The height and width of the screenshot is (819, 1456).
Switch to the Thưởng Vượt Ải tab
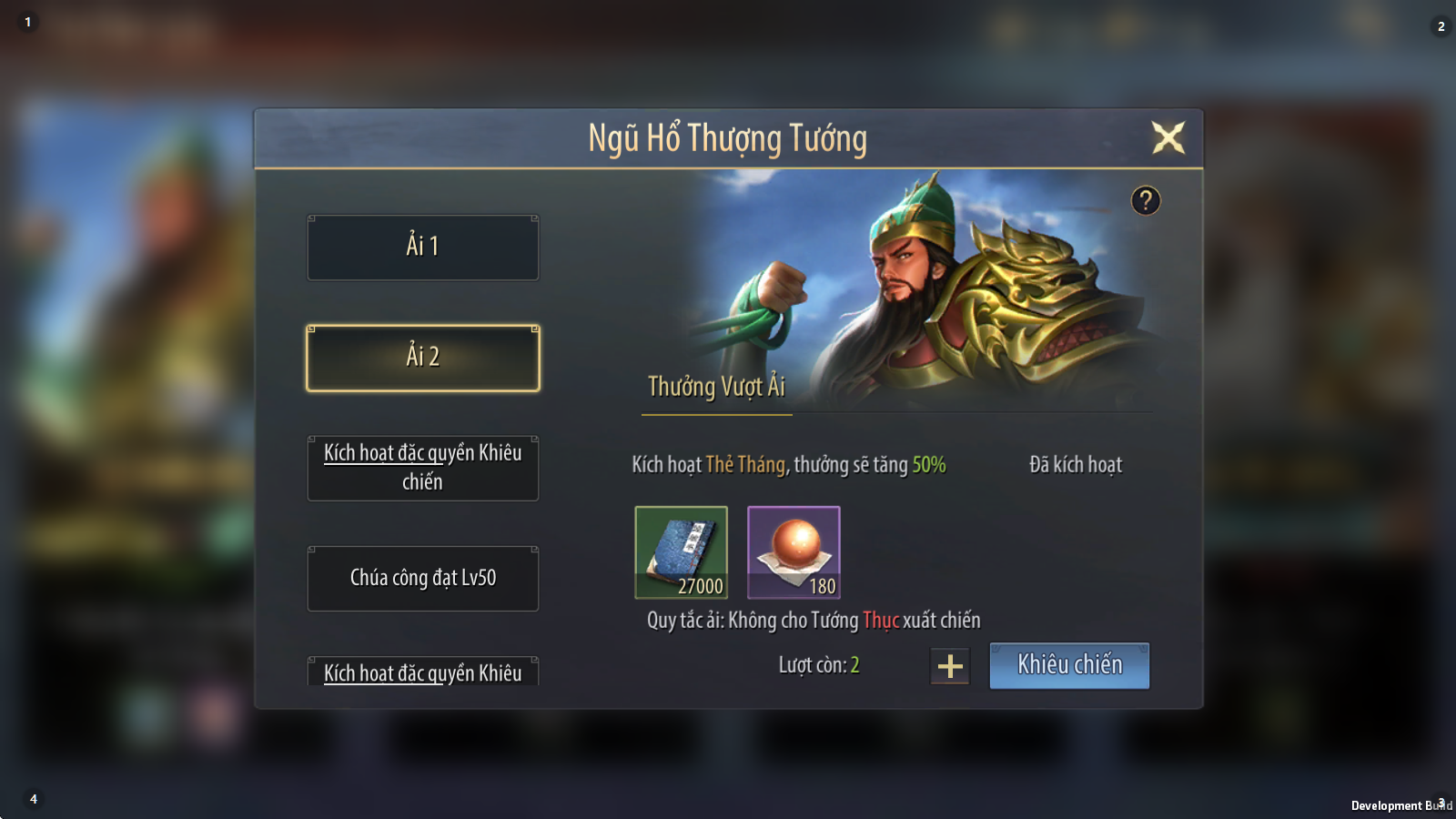coord(716,388)
